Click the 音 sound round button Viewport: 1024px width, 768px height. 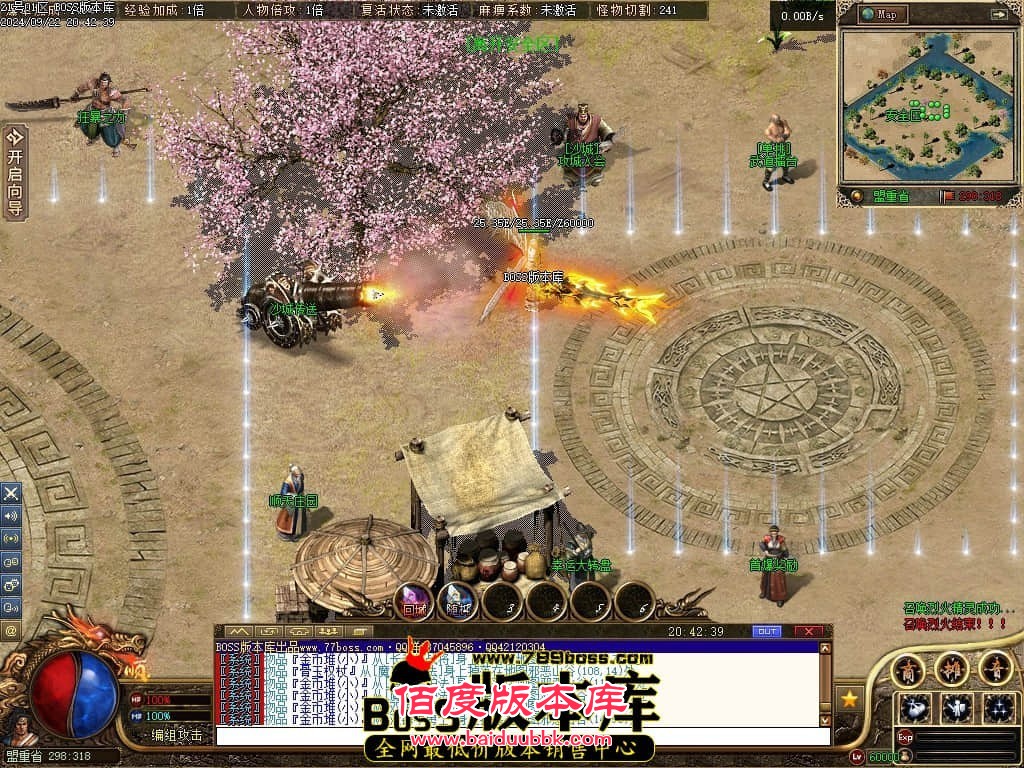click(x=994, y=667)
